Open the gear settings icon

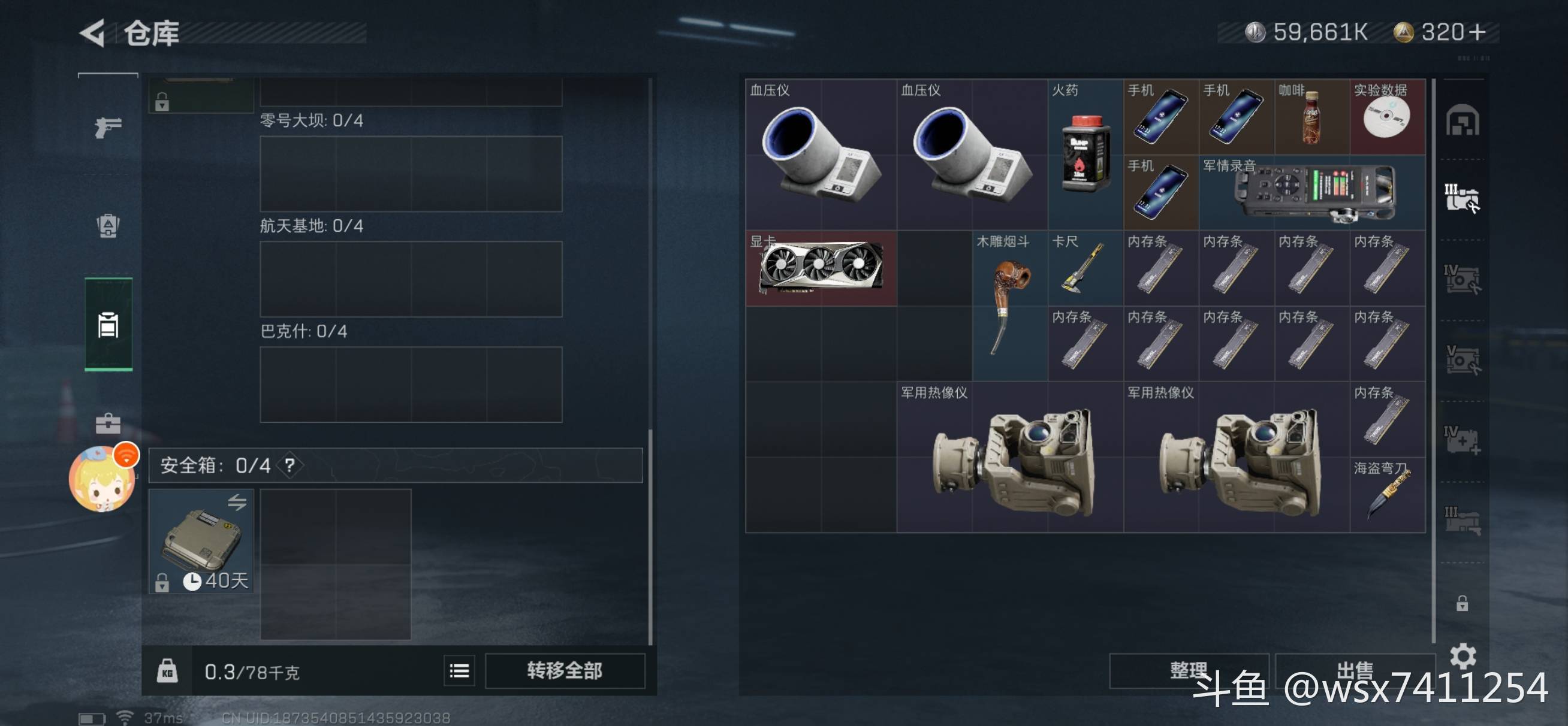(1462, 655)
